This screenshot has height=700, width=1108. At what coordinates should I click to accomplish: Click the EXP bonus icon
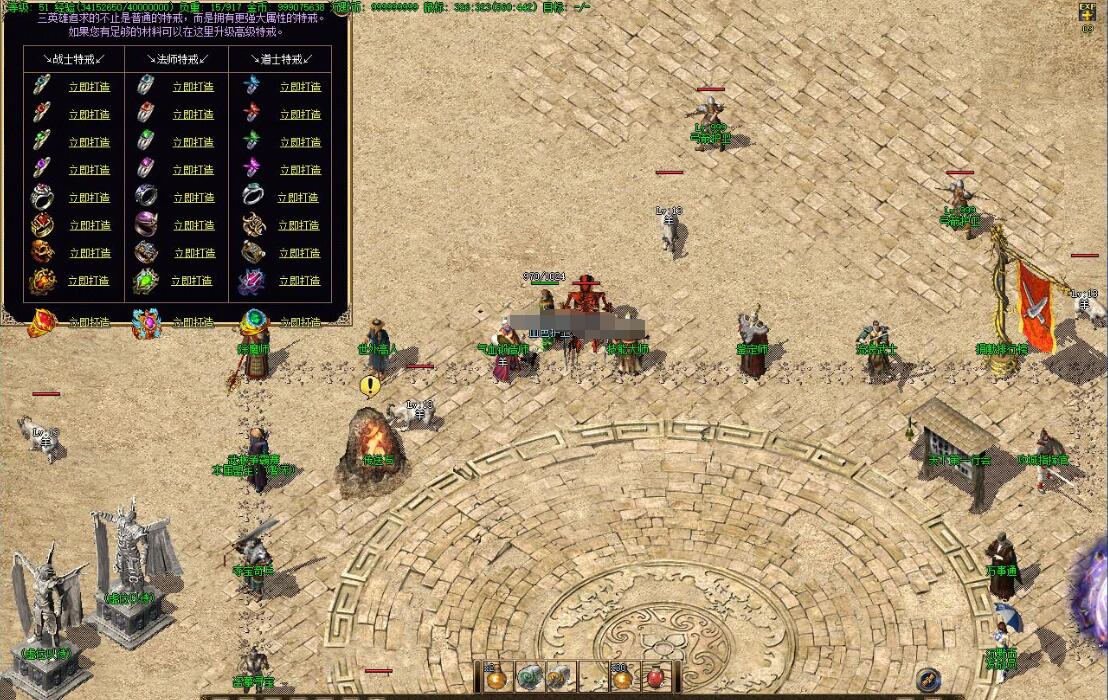tap(1087, 12)
